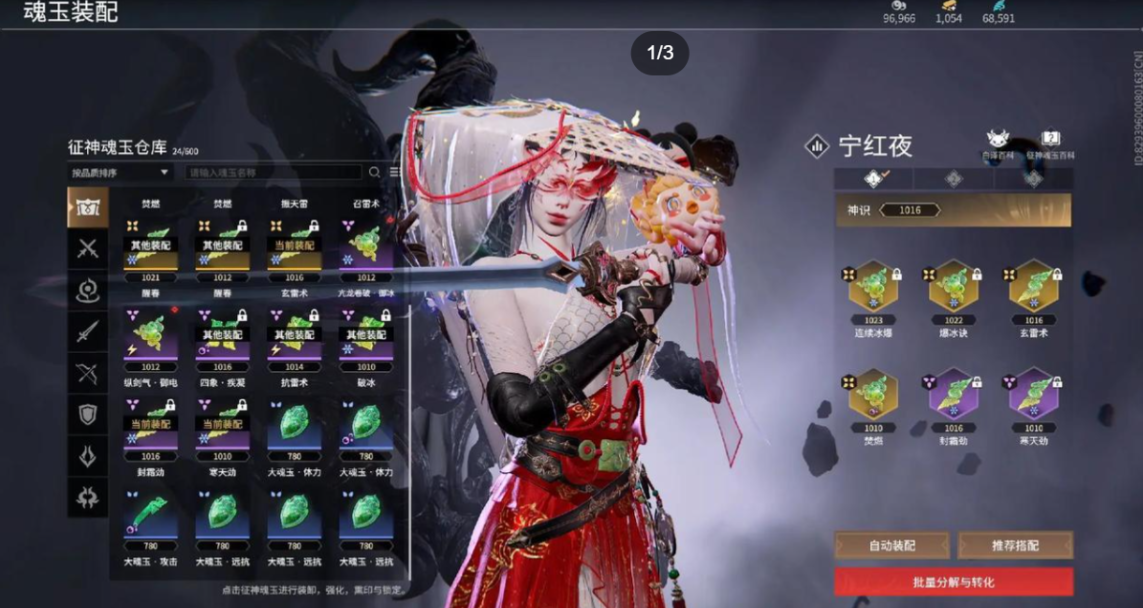Click the red 批量分解与转化 button
This screenshot has width=1143, height=608.
click(953, 582)
